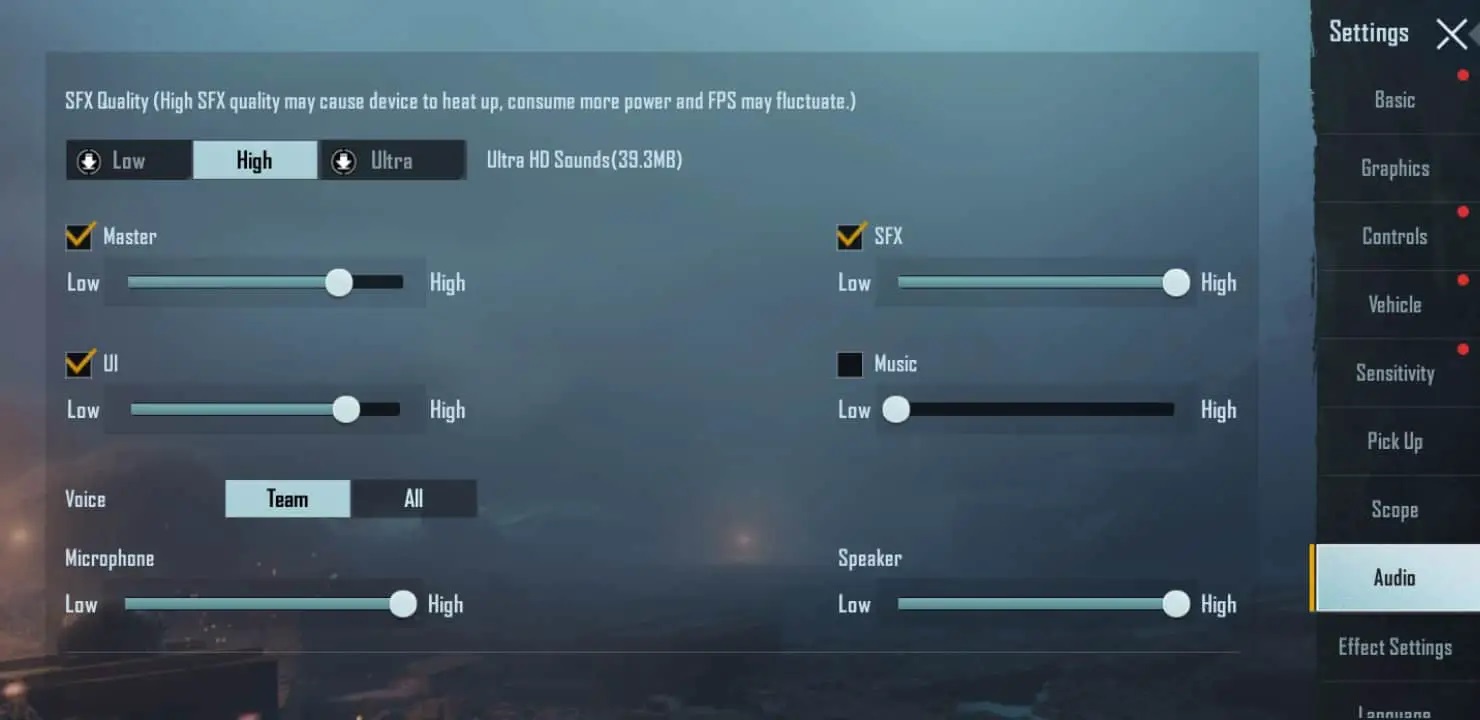Open the Controls settings tab
The width and height of the screenshot is (1480, 720).
[1394, 236]
